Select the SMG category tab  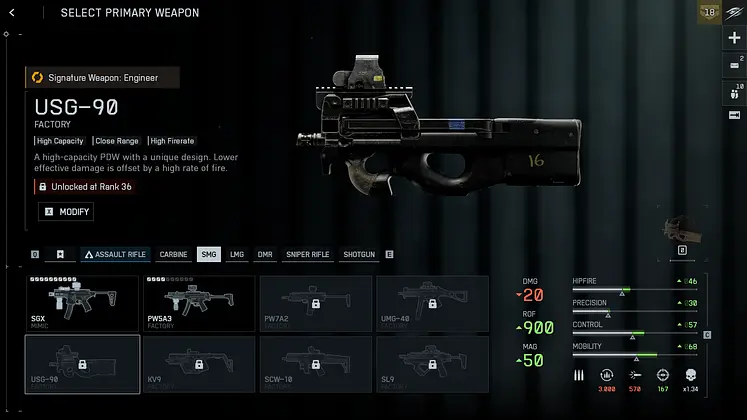coord(208,255)
